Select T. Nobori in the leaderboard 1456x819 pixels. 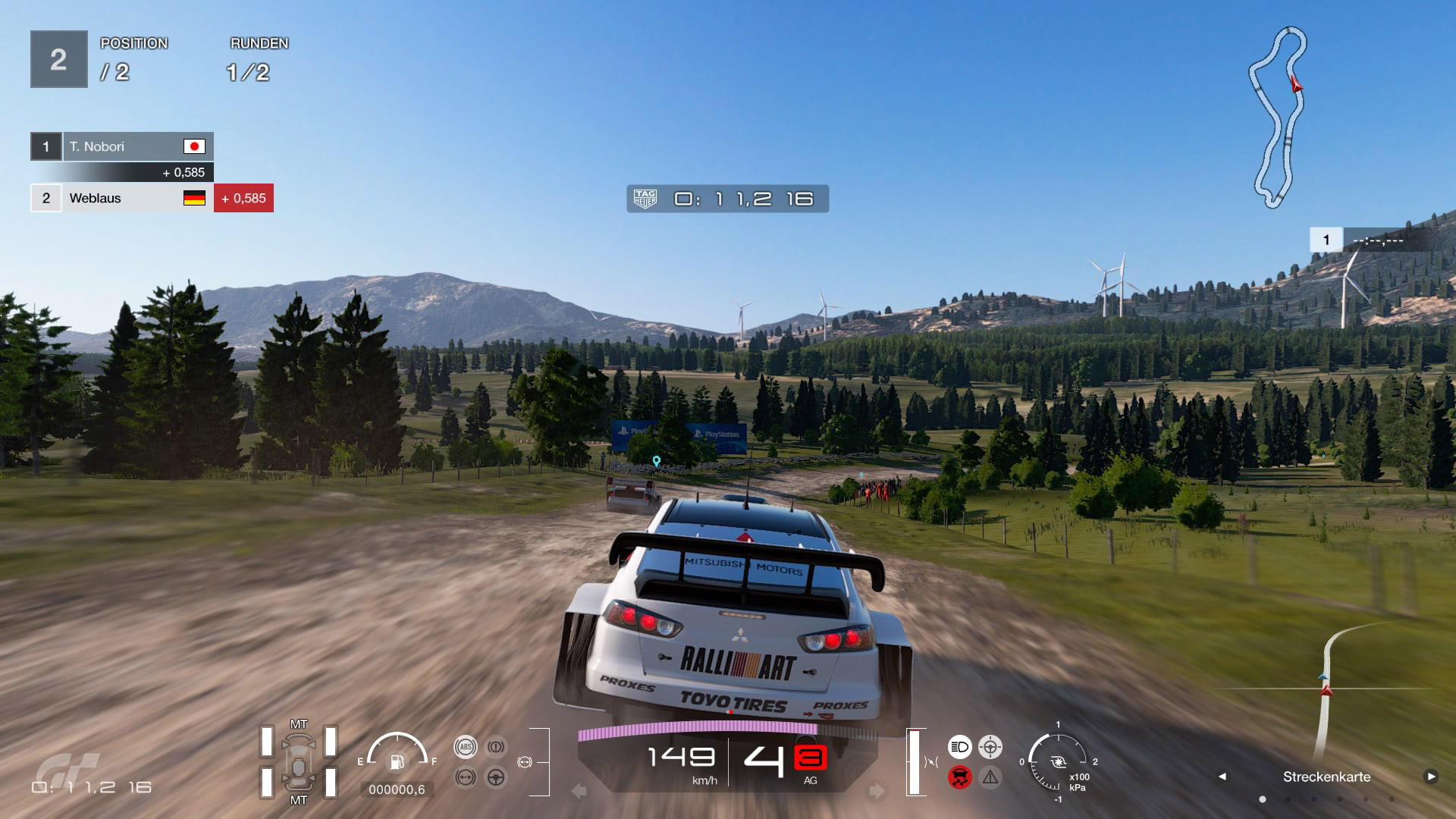[121, 146]
